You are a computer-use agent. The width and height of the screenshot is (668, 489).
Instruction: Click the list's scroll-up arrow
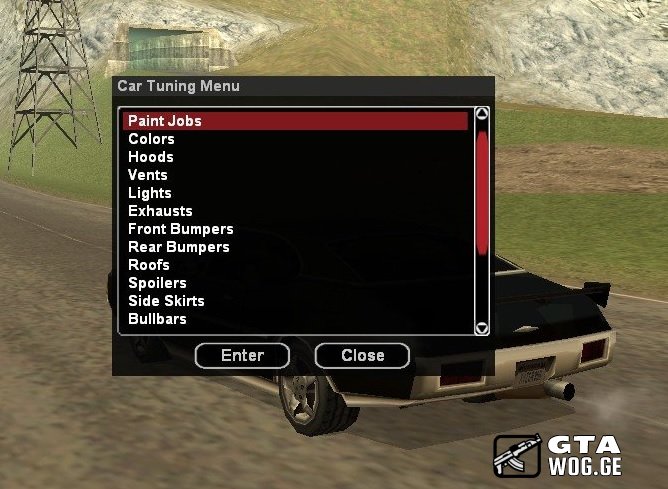click(482, 114)
